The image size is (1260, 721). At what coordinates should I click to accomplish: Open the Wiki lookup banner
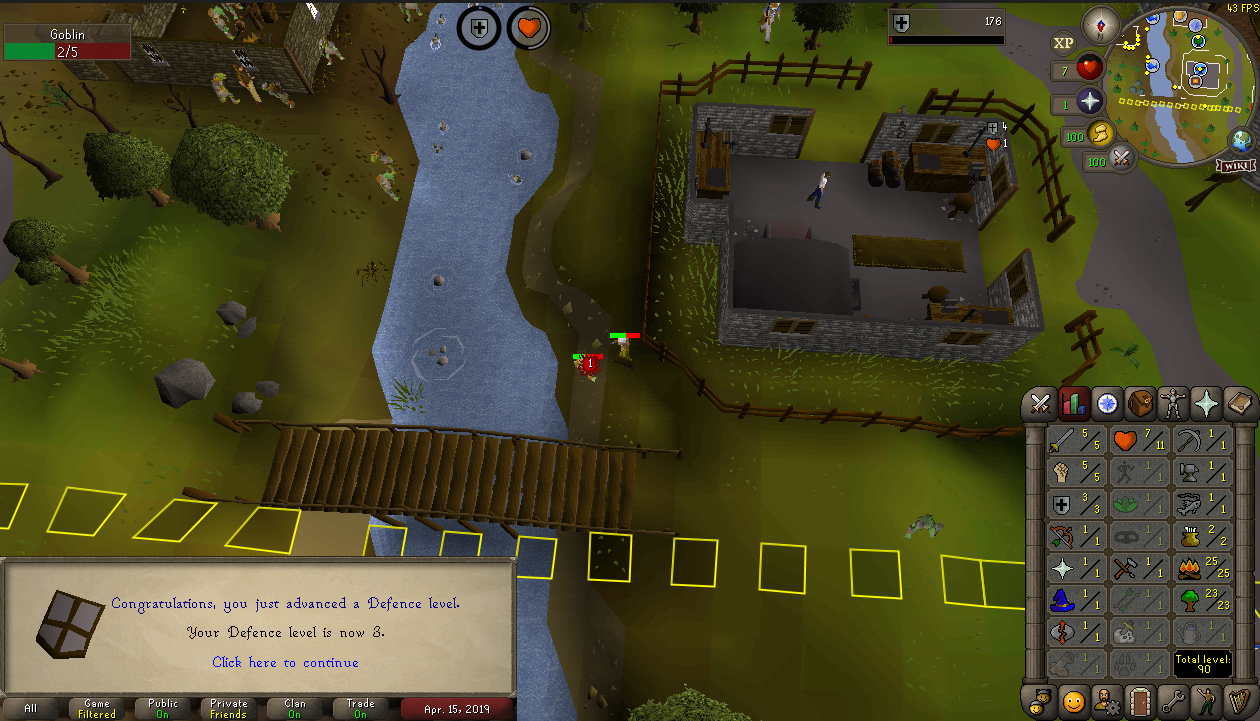[x=1235, y=165]
